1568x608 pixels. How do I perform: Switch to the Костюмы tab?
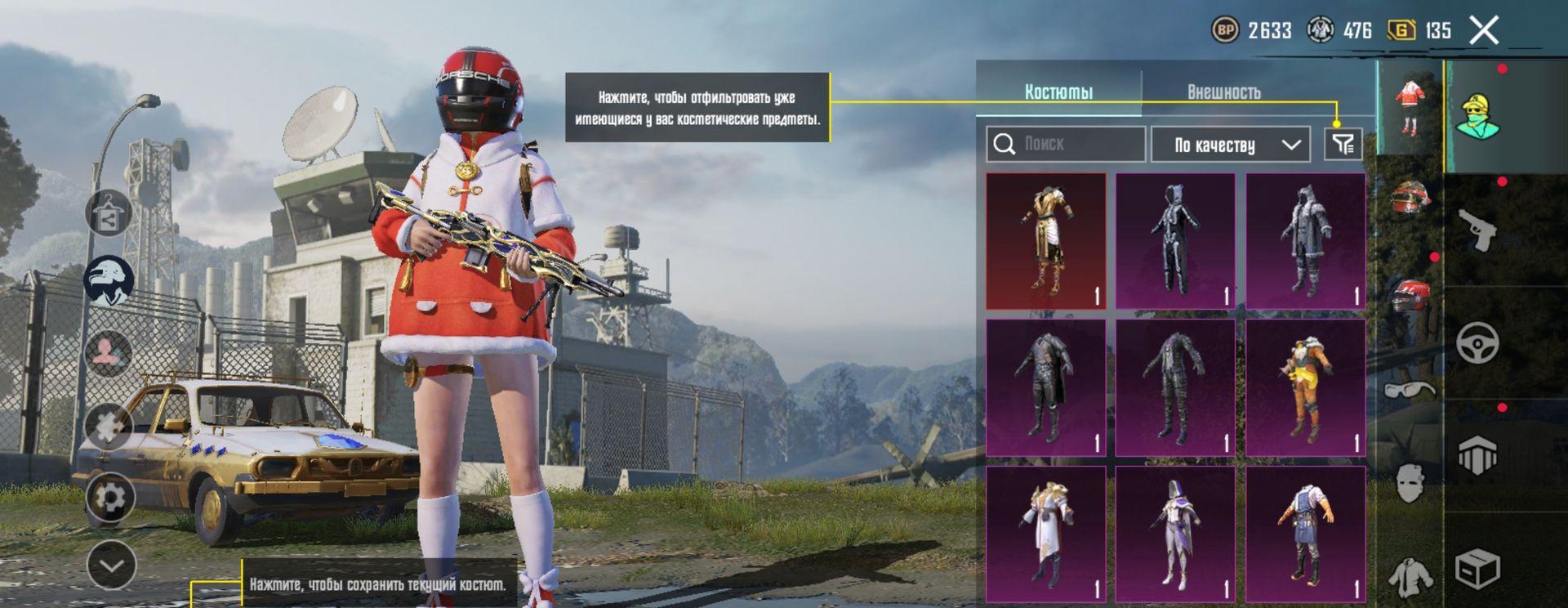[x=1058, y=92]
